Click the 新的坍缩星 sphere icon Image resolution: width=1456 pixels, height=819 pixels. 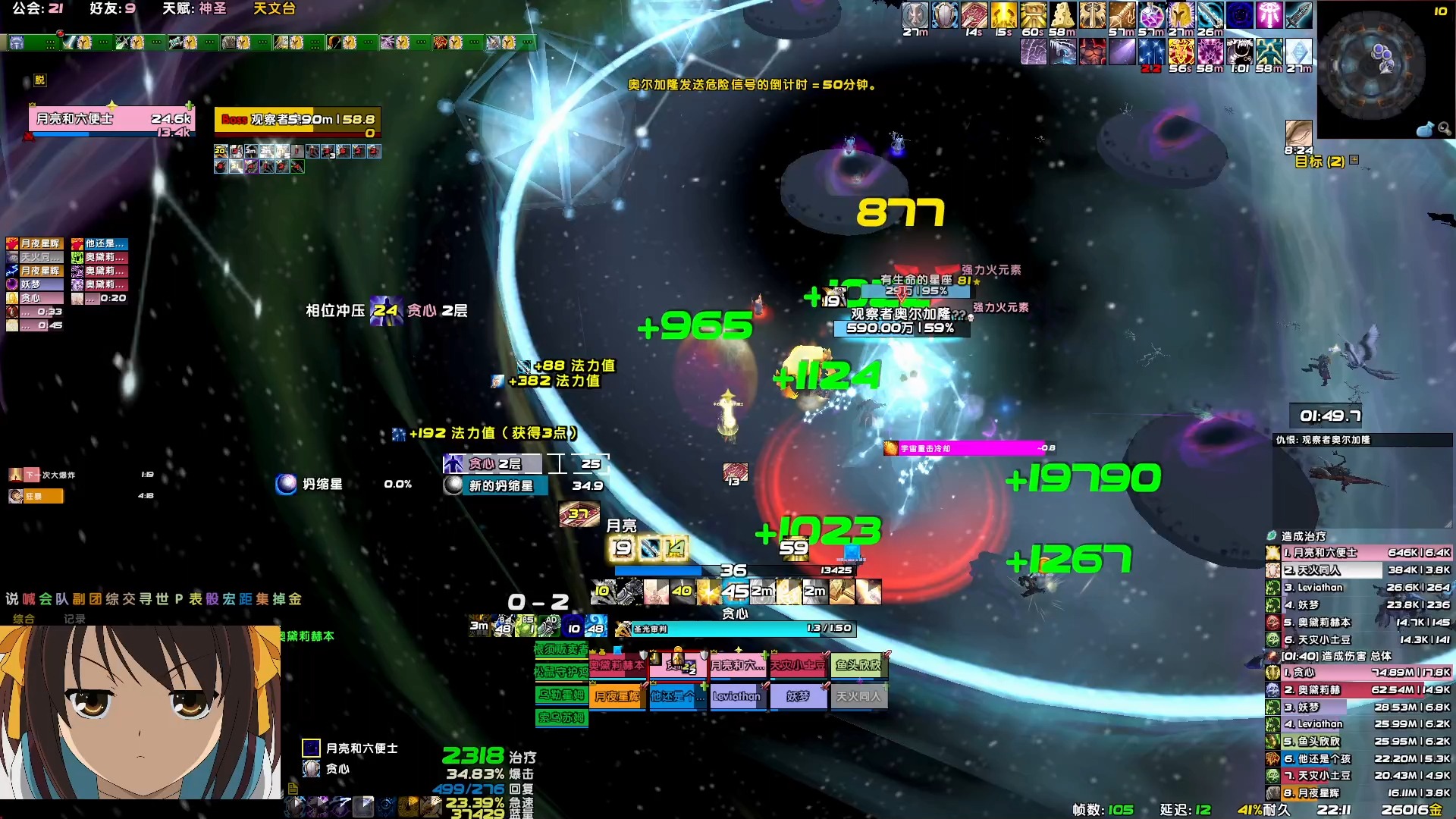(x=453, y=486)
